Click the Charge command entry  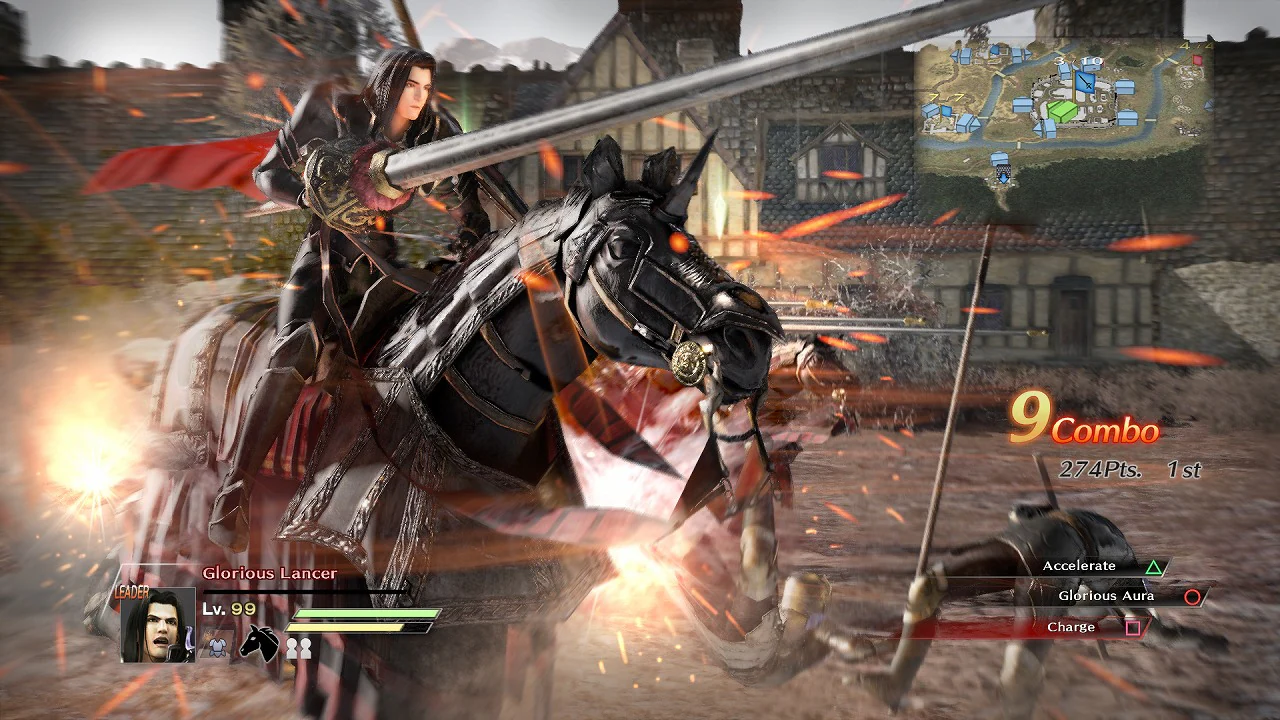(x=1072, y=626)
